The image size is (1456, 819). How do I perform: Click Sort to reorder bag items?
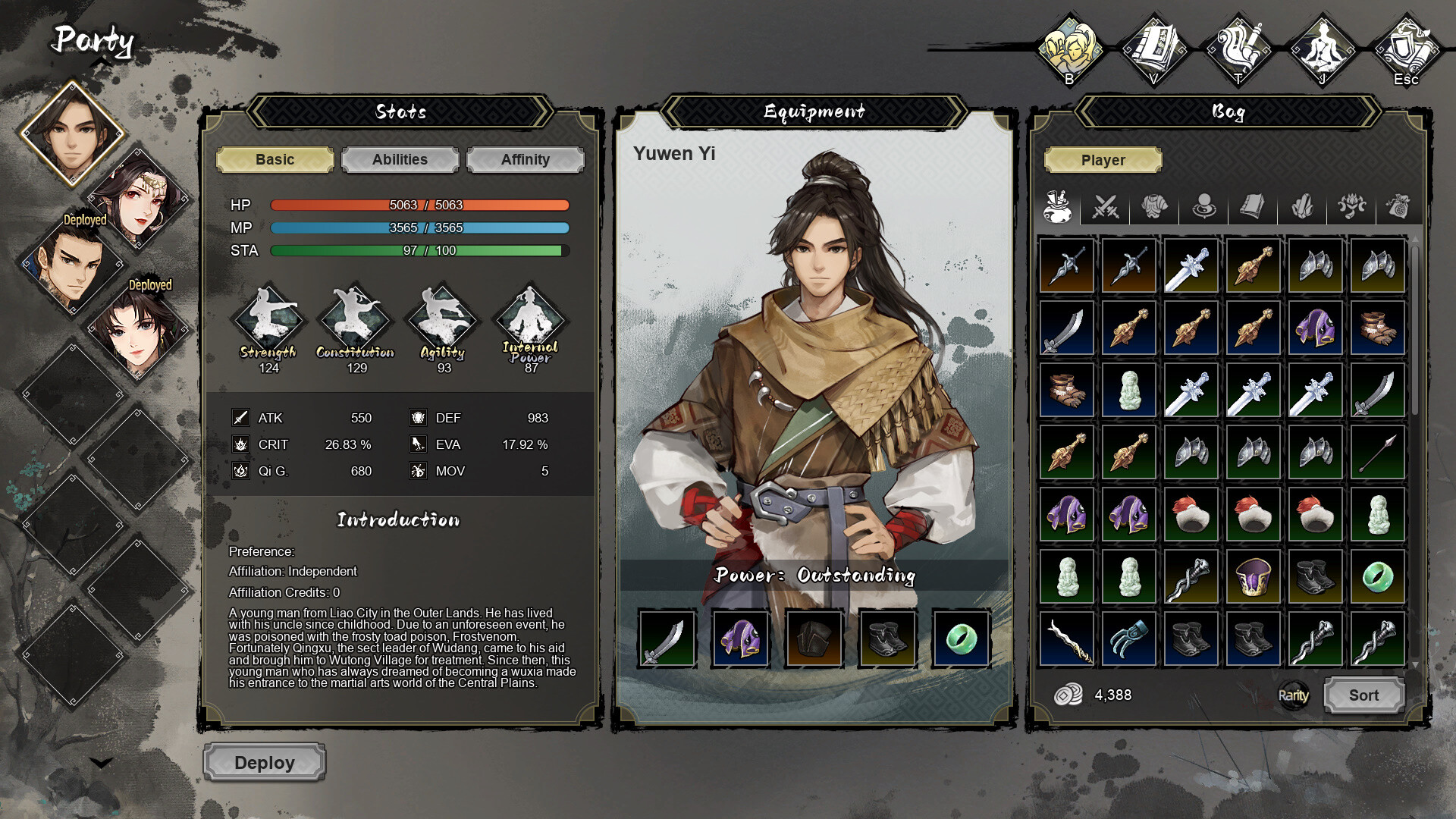1363,695
